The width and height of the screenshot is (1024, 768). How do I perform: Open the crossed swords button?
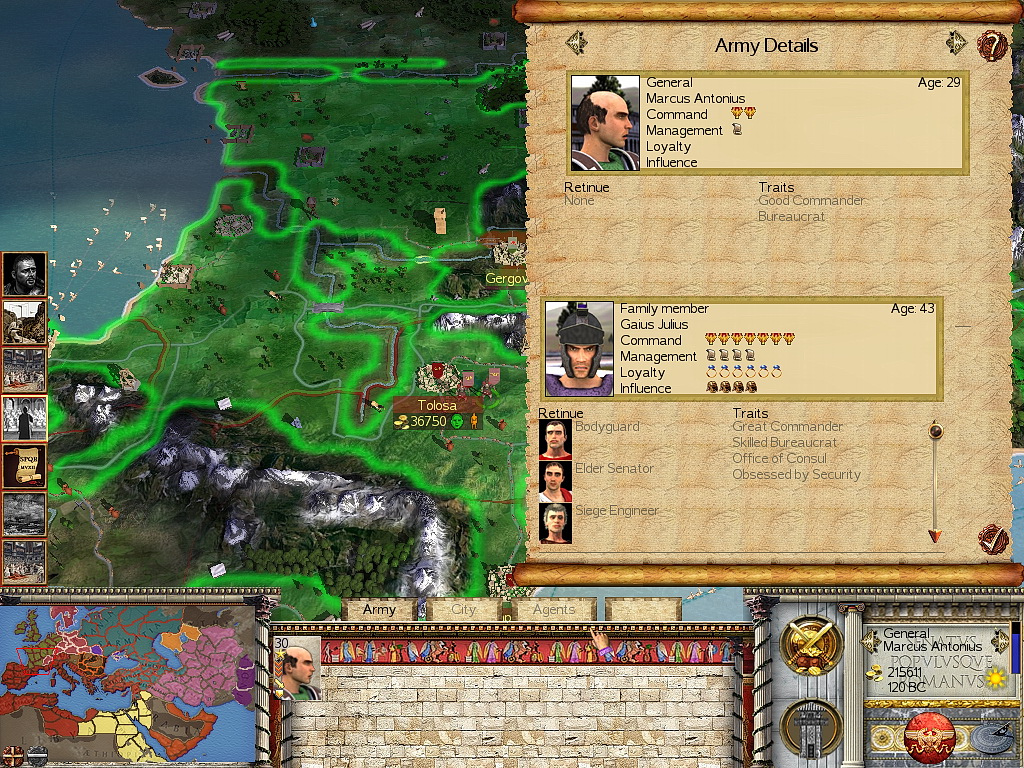coord(810,646)
